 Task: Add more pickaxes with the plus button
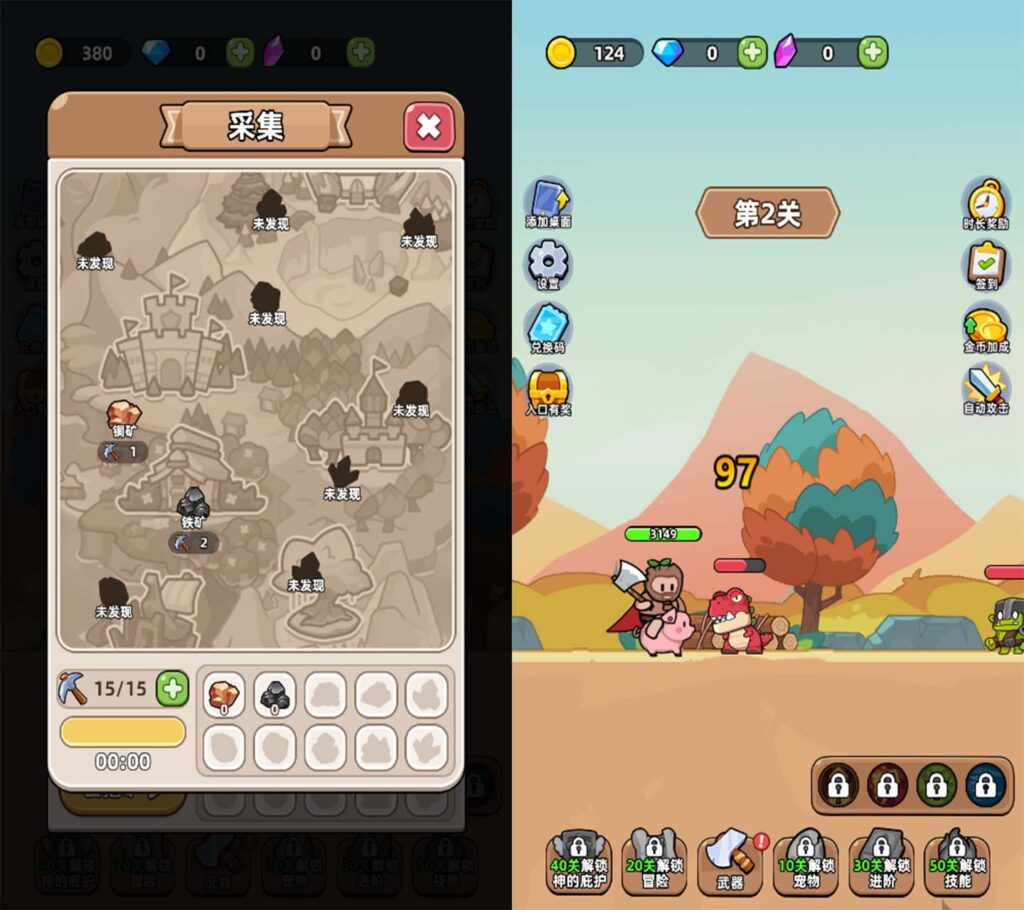click(x=172, y=688)
